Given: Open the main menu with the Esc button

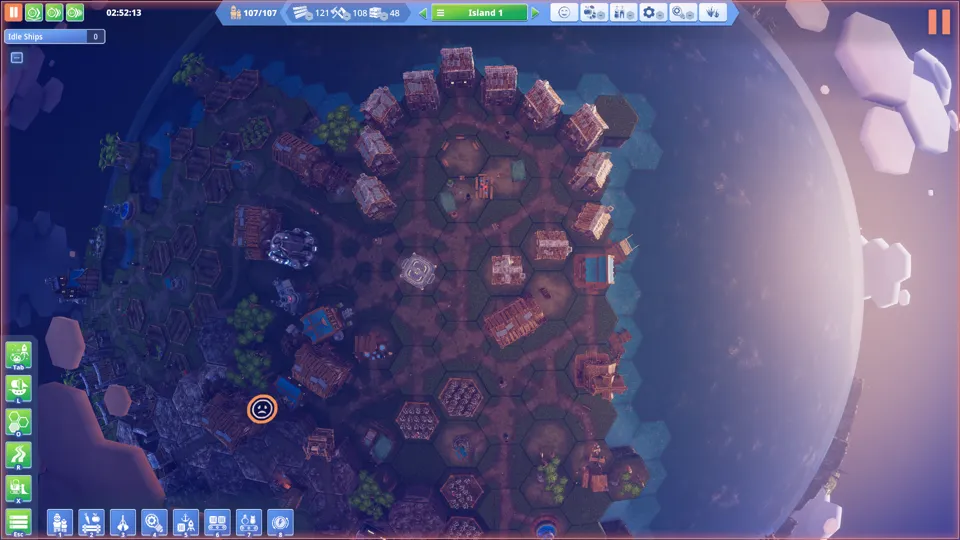Looking at the screenshot, I should click(x=19, y=521).
